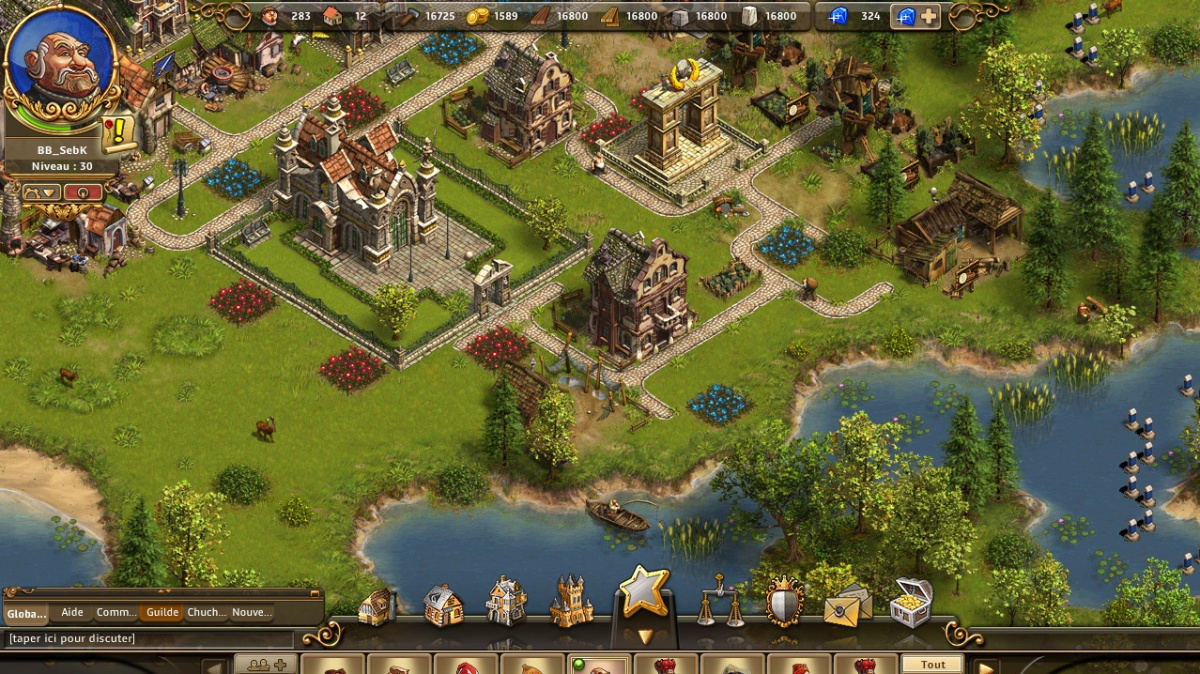
Task: Open the Chuch... whisper chat tab
Action: 206,613
